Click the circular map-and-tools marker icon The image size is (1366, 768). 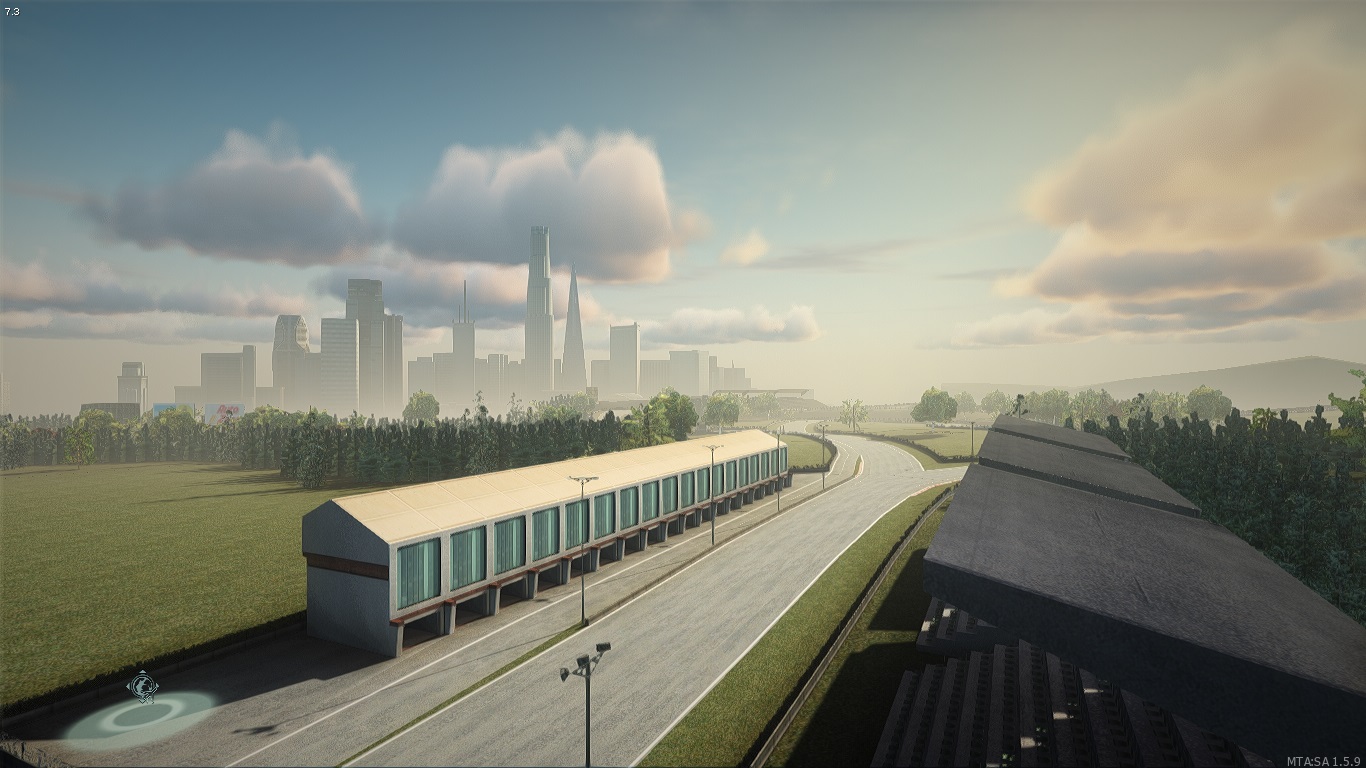coord(142,686)
